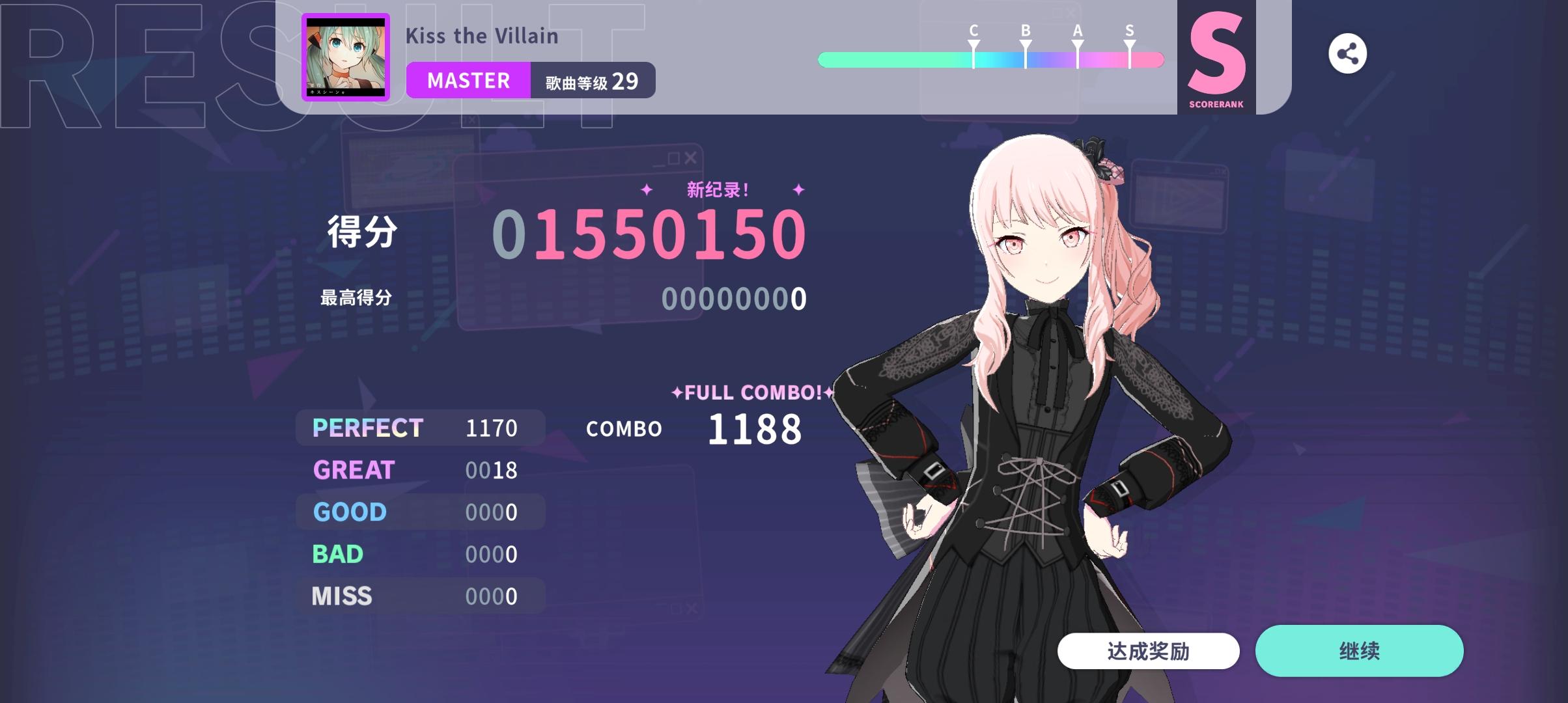Screen dimensions: 1568x703
Task: Click the 歌曲等级 29 level indicator
Action: (589, 80)
